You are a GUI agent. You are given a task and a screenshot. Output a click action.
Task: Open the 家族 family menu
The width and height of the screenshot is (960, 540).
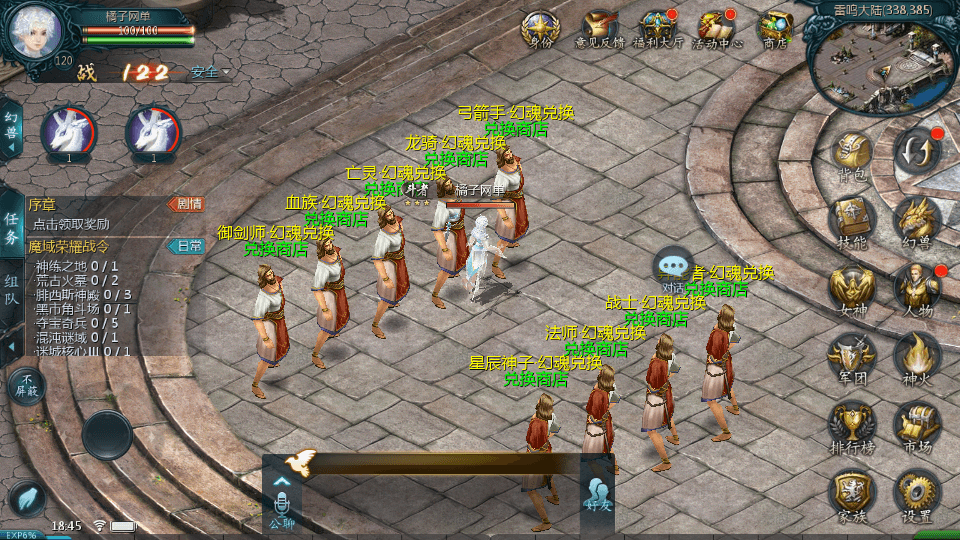click(x=852, y=493)
